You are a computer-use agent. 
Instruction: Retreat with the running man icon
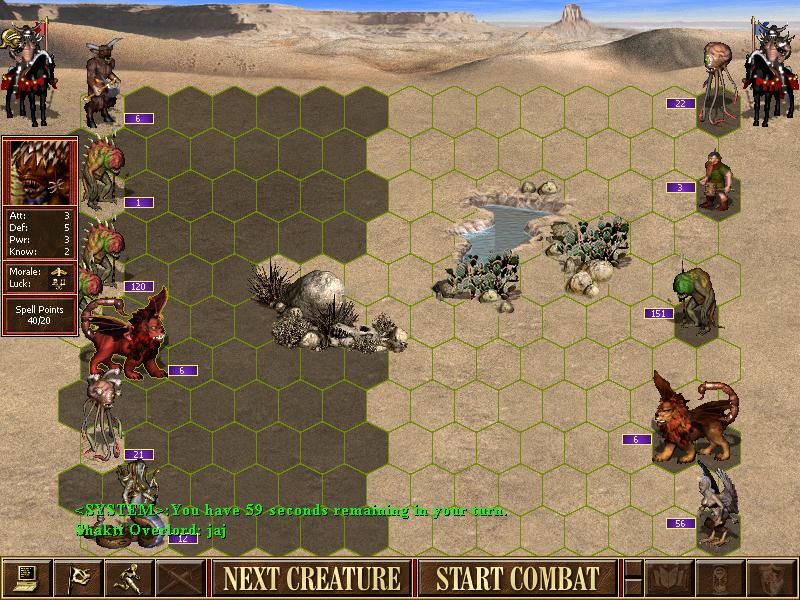pyautogui.click(x=129, y=578)
